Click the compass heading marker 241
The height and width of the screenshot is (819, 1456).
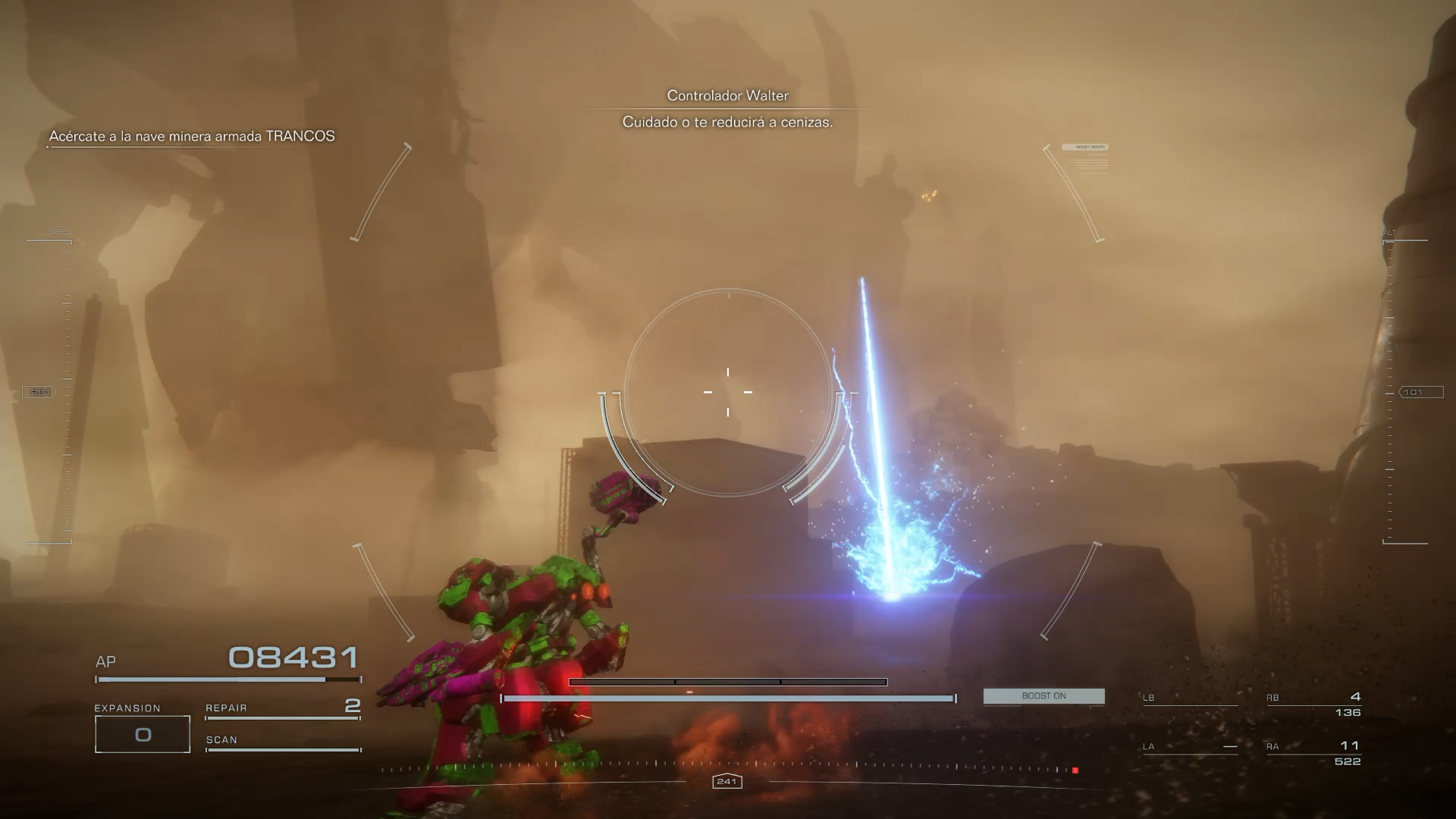pyautogui.click(x=726, y=782)
